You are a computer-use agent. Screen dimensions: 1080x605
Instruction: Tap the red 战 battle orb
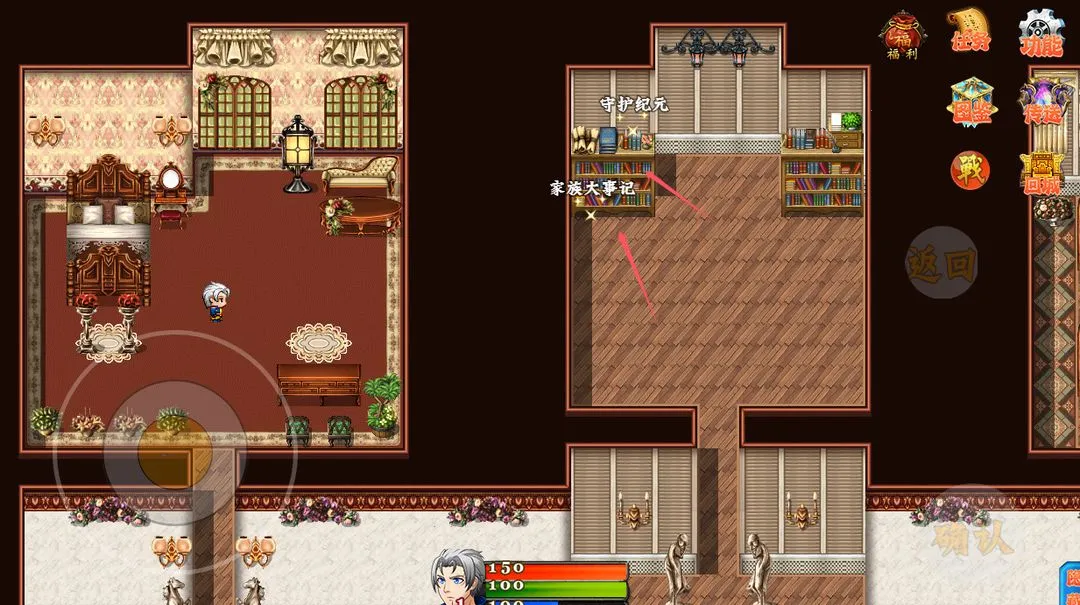[x=970, y=170]
